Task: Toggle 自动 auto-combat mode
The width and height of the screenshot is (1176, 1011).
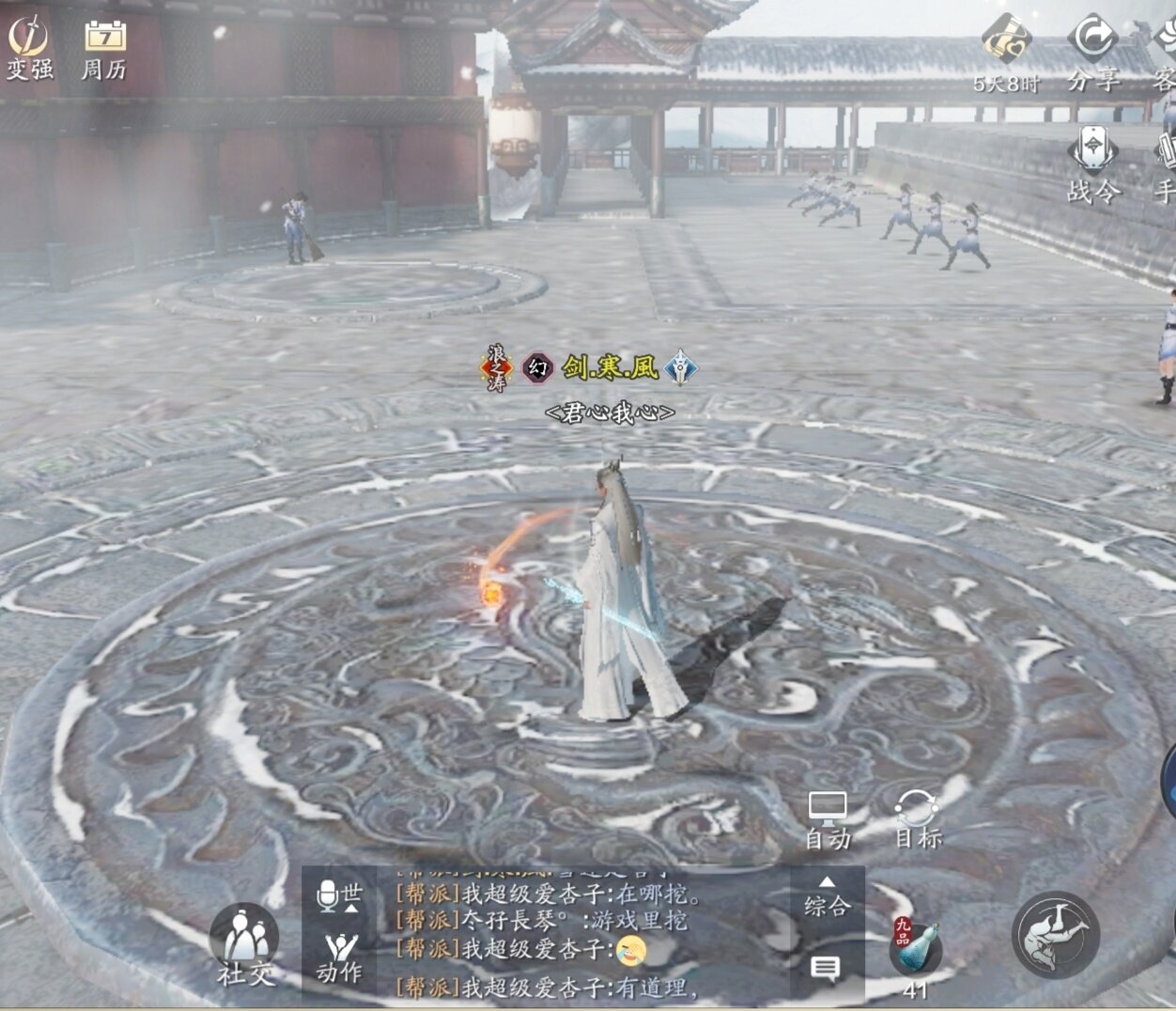Action: [x=828, y=819]
